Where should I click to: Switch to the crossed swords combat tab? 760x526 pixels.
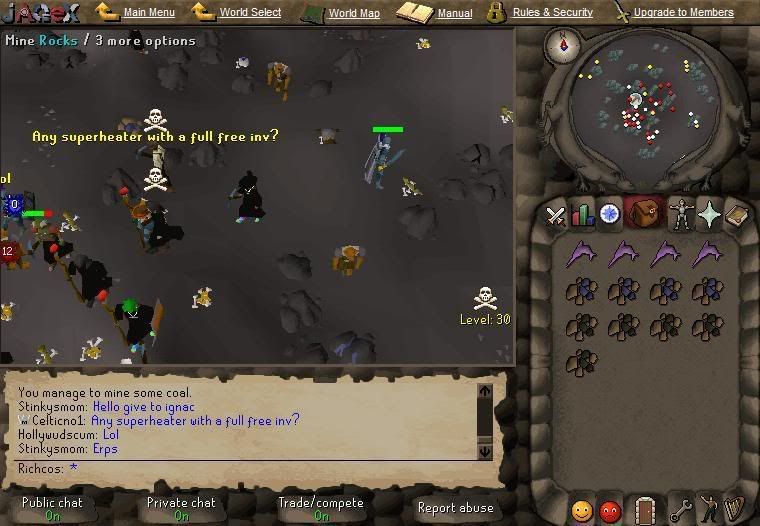556,214
